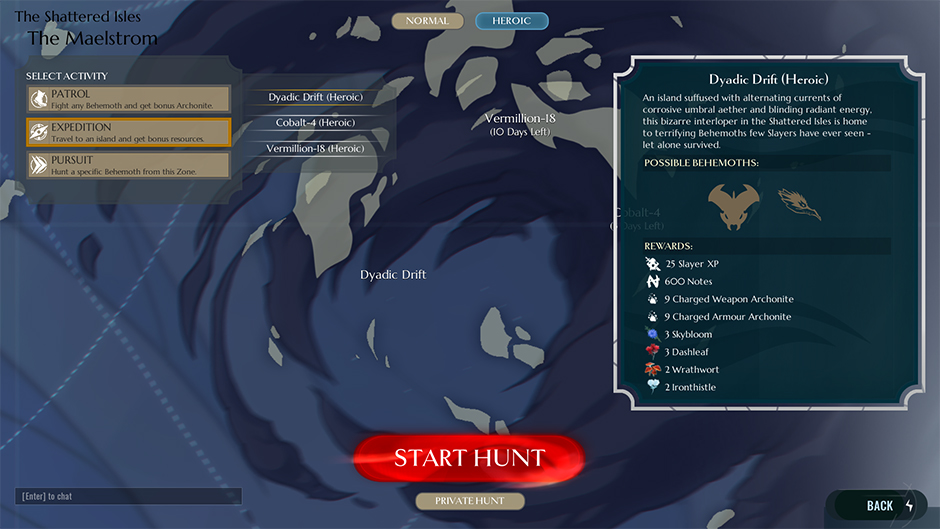The image size is (940, 529).
Task: Pick the Pursuit activity
Action: pos(129,166)
